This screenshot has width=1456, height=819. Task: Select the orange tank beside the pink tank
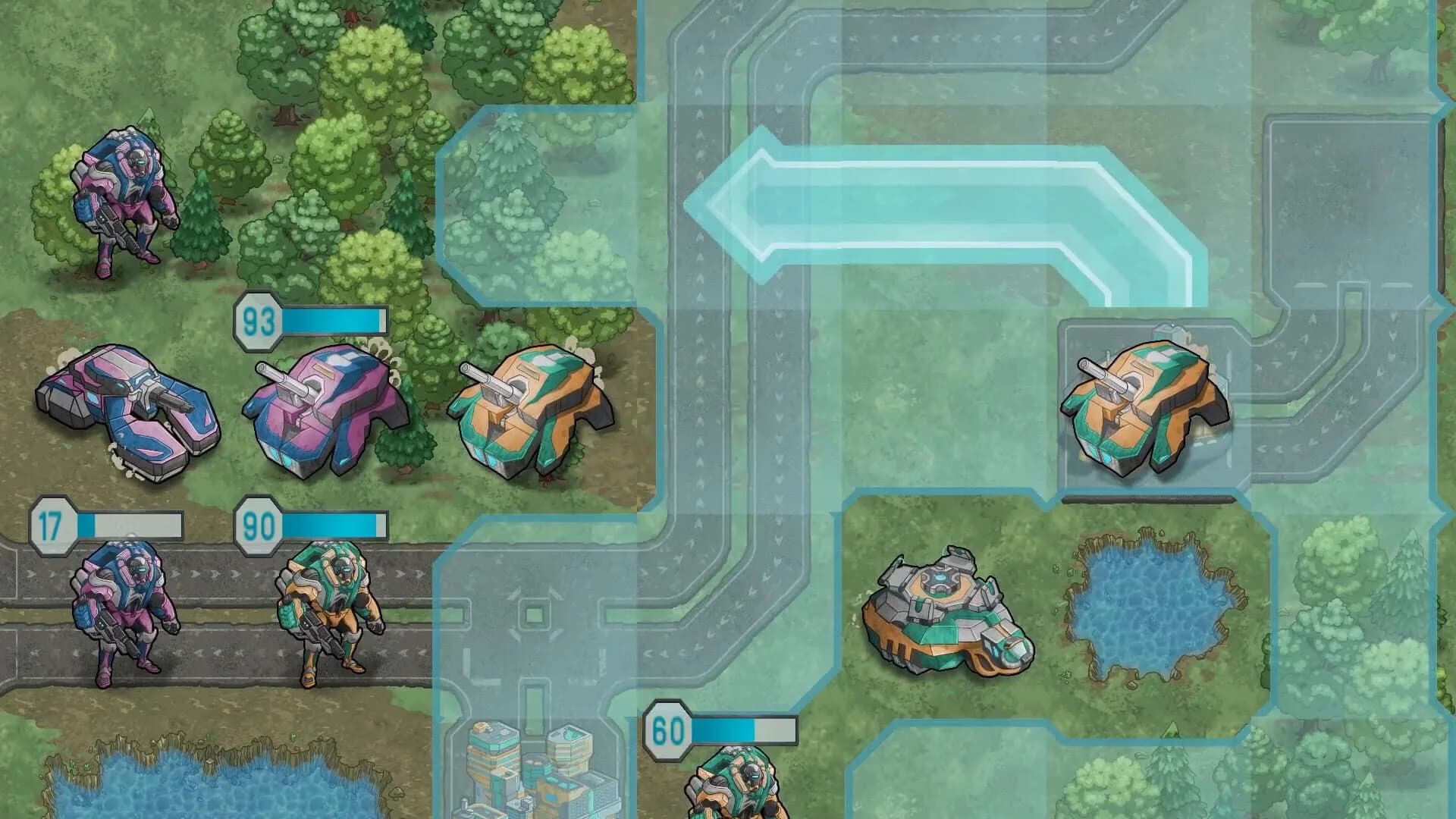[531, 413]
